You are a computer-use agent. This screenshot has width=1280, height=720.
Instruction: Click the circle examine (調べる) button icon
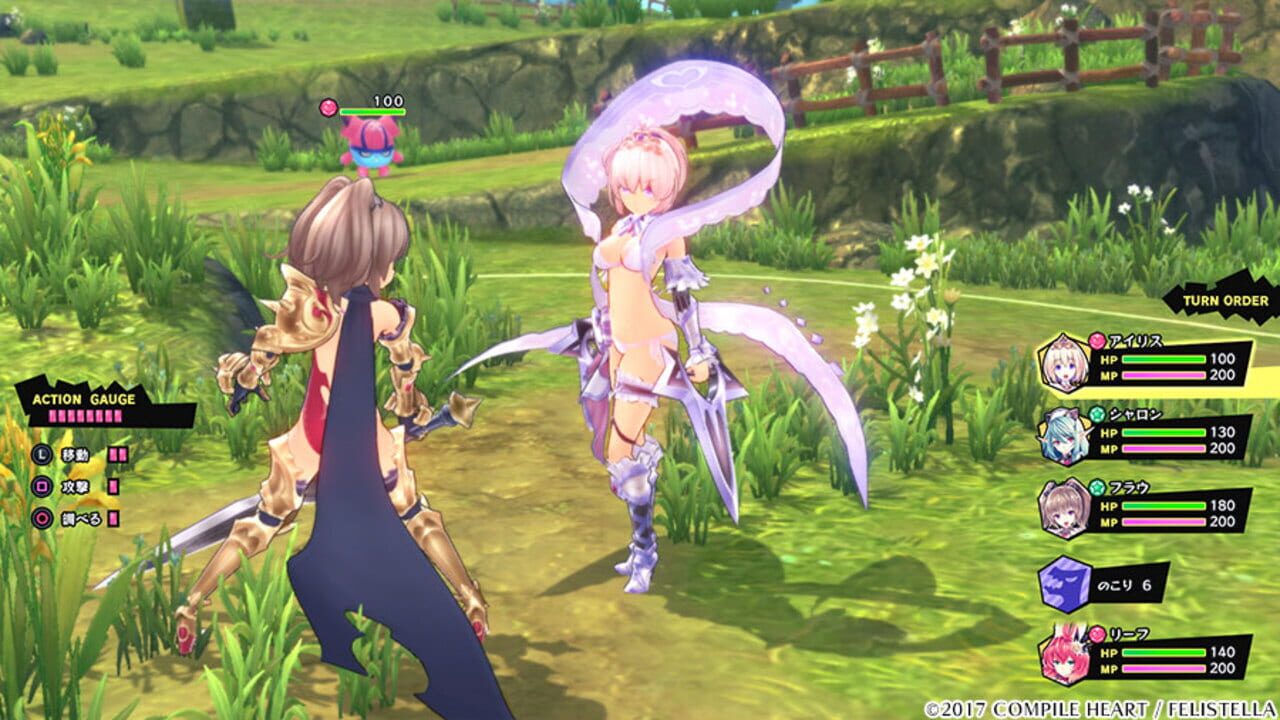click(x=44, y=517)
